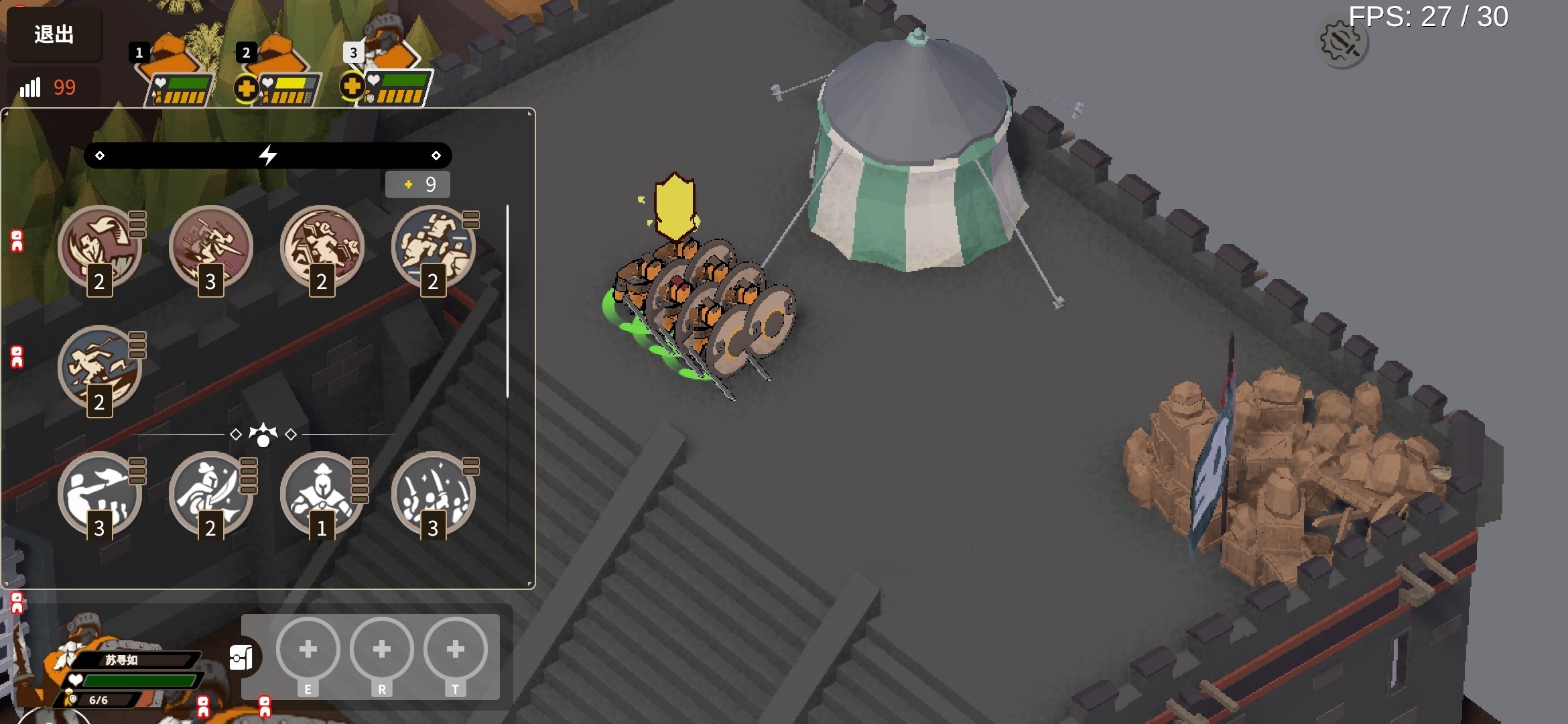Viewport: 1568px width, 724px height.
Task: Click the plus badge beside squad 2
Action: 246,88
